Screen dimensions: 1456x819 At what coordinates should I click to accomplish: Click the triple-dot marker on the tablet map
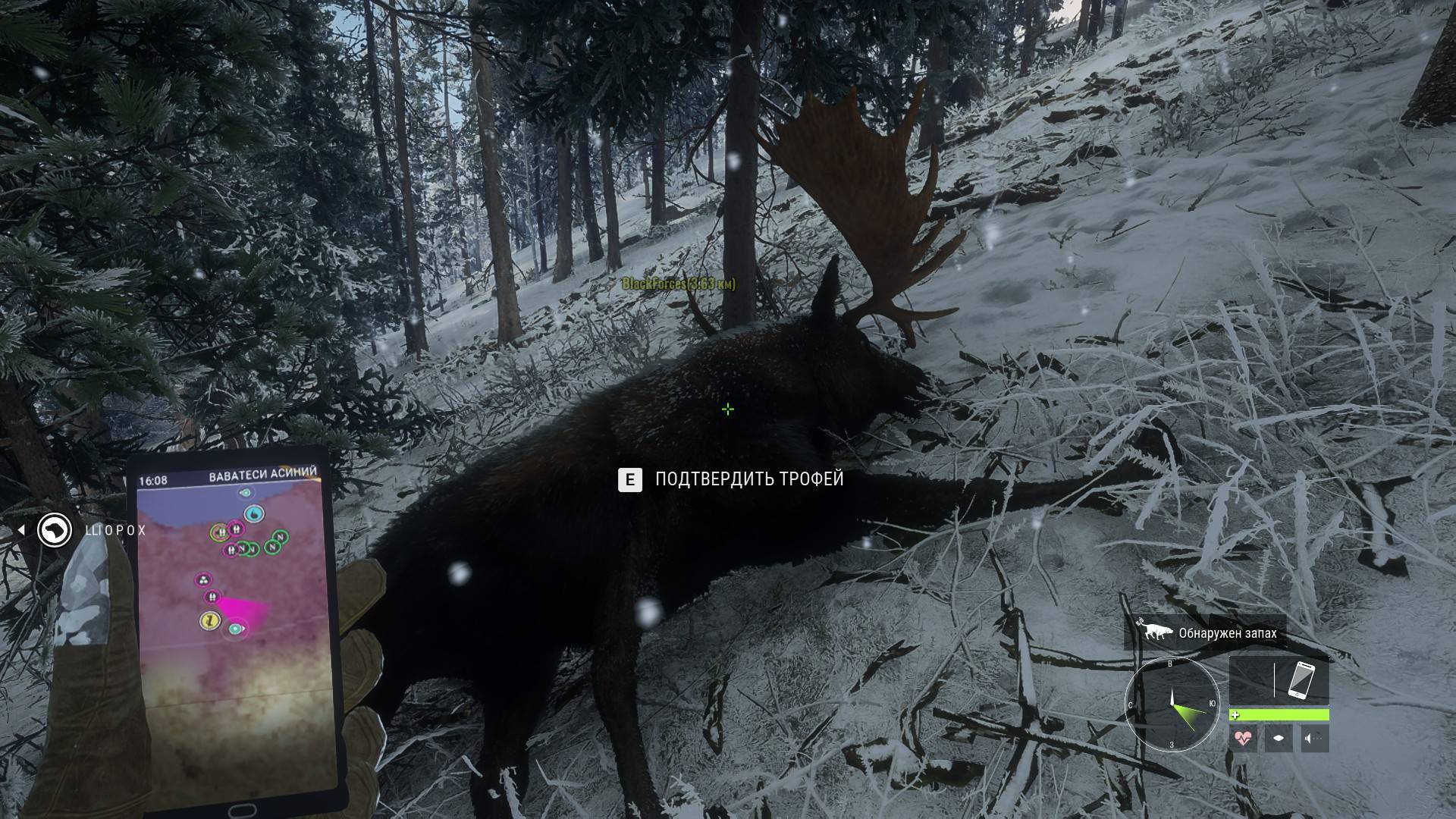click(x=203, y=579)
